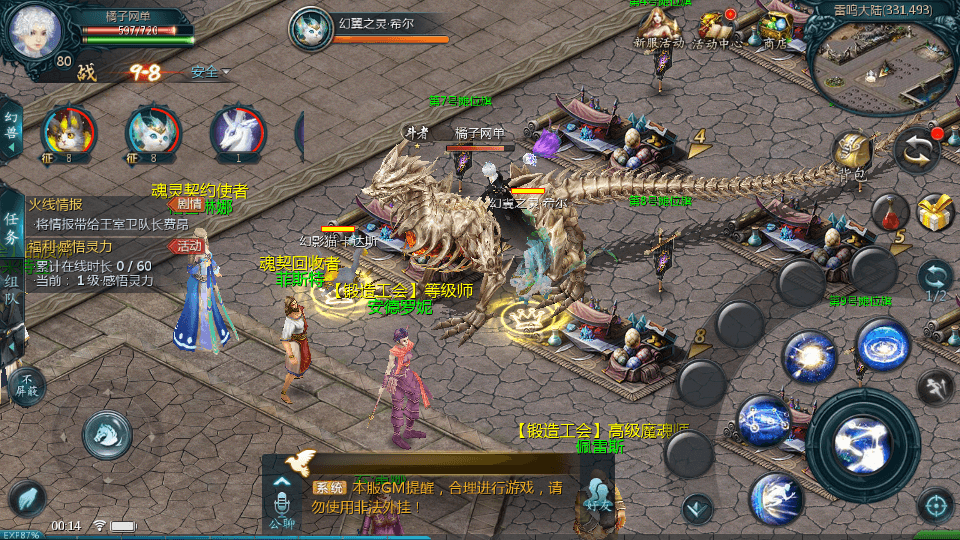Screen dimensions: 960x540
Task: Open the 好友 friends list
Action: tap(598, 497)
